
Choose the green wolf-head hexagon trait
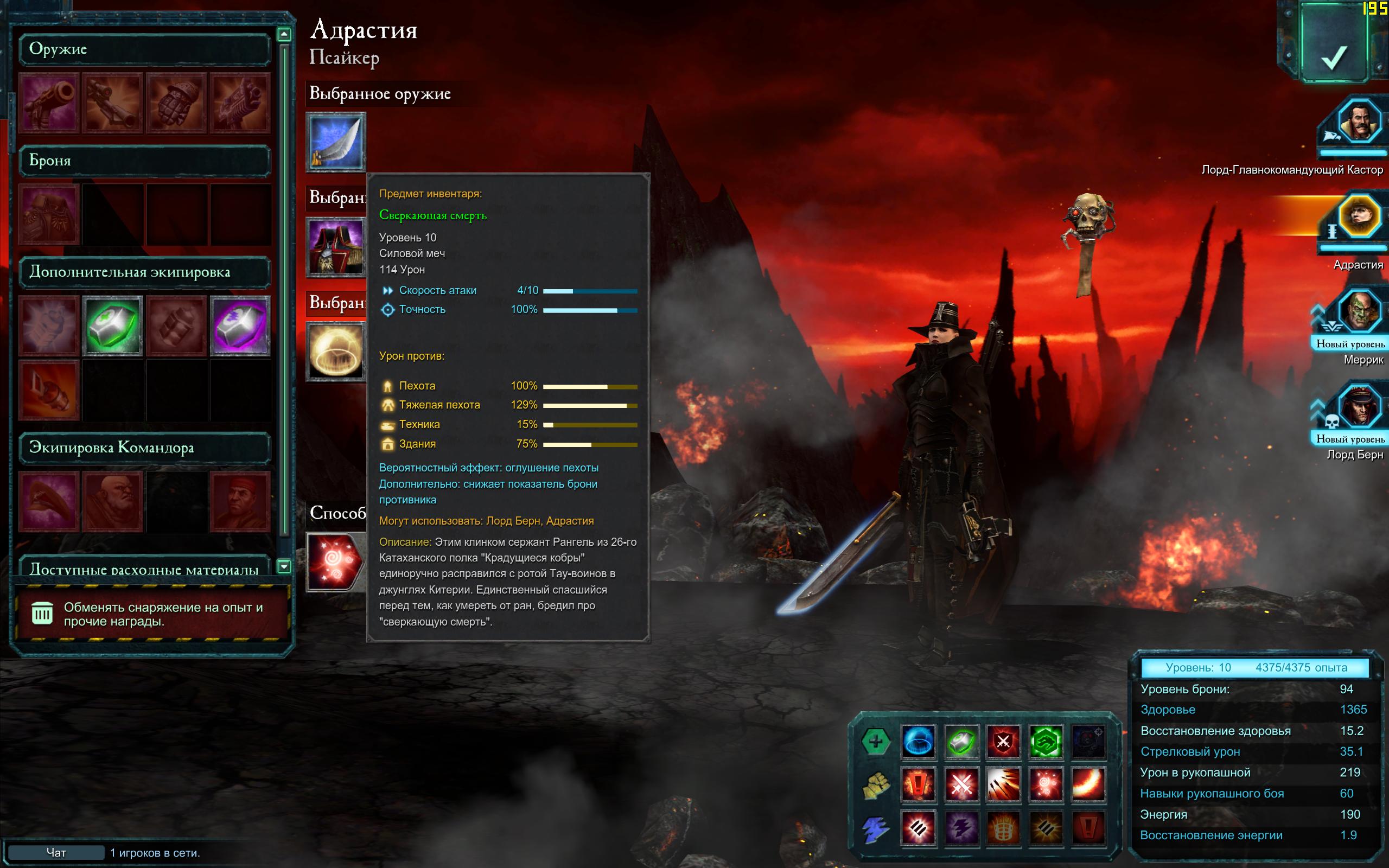click(x=1045, y=741)
